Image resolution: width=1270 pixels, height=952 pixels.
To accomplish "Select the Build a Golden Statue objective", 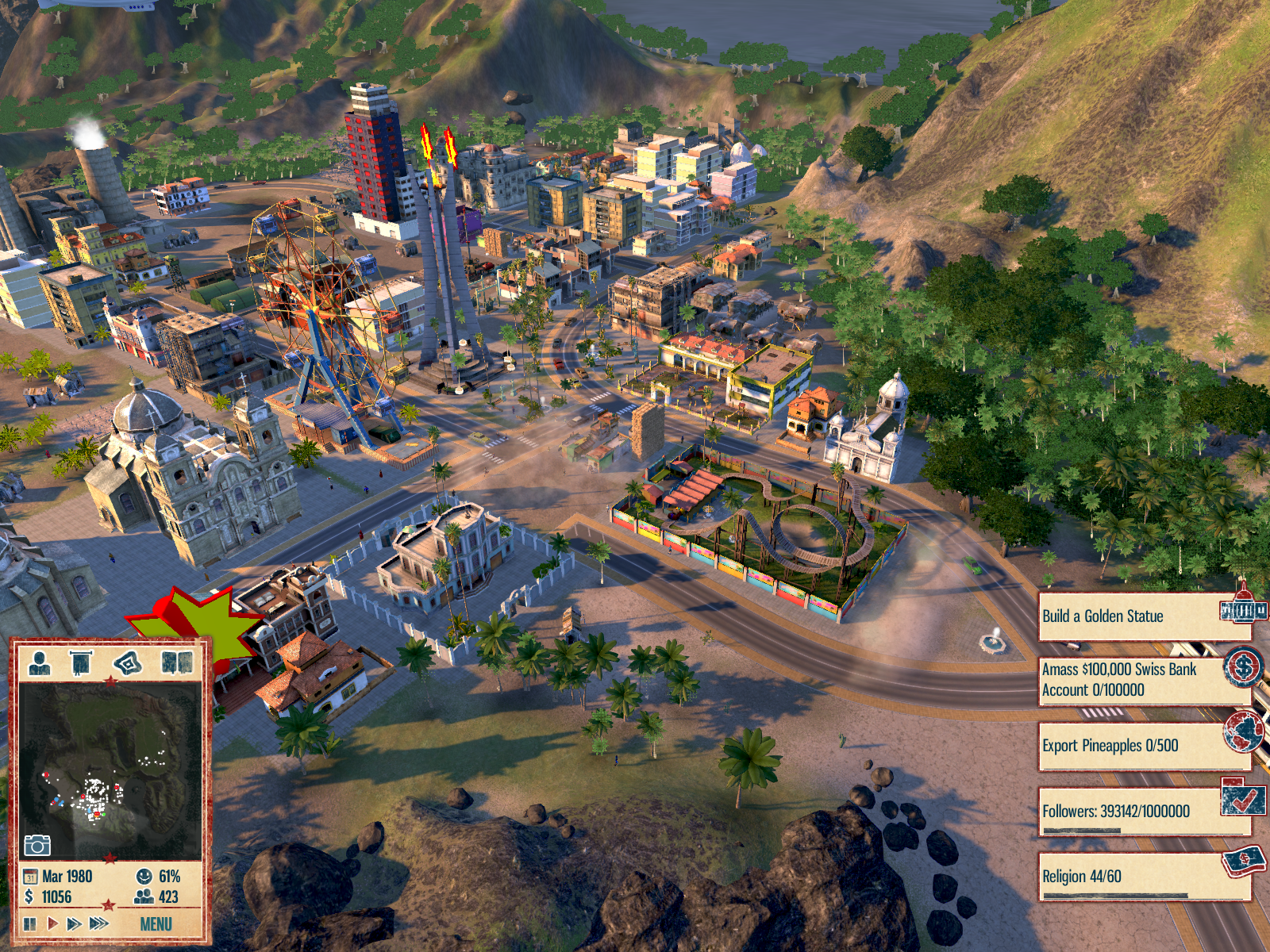I will pyautogui.click(x=1143, y=616).
